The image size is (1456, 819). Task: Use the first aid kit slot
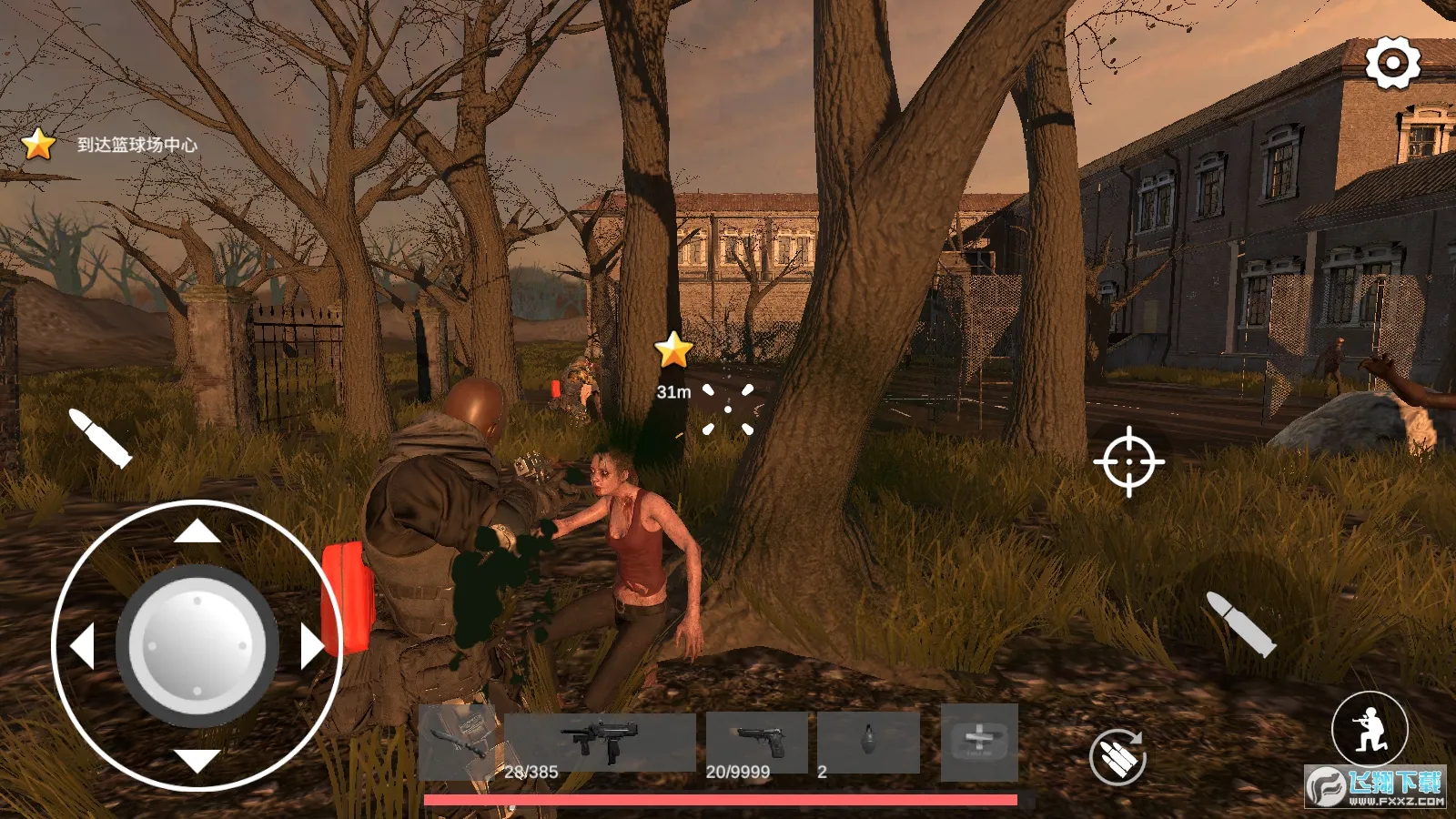click(x=979, y=742)
